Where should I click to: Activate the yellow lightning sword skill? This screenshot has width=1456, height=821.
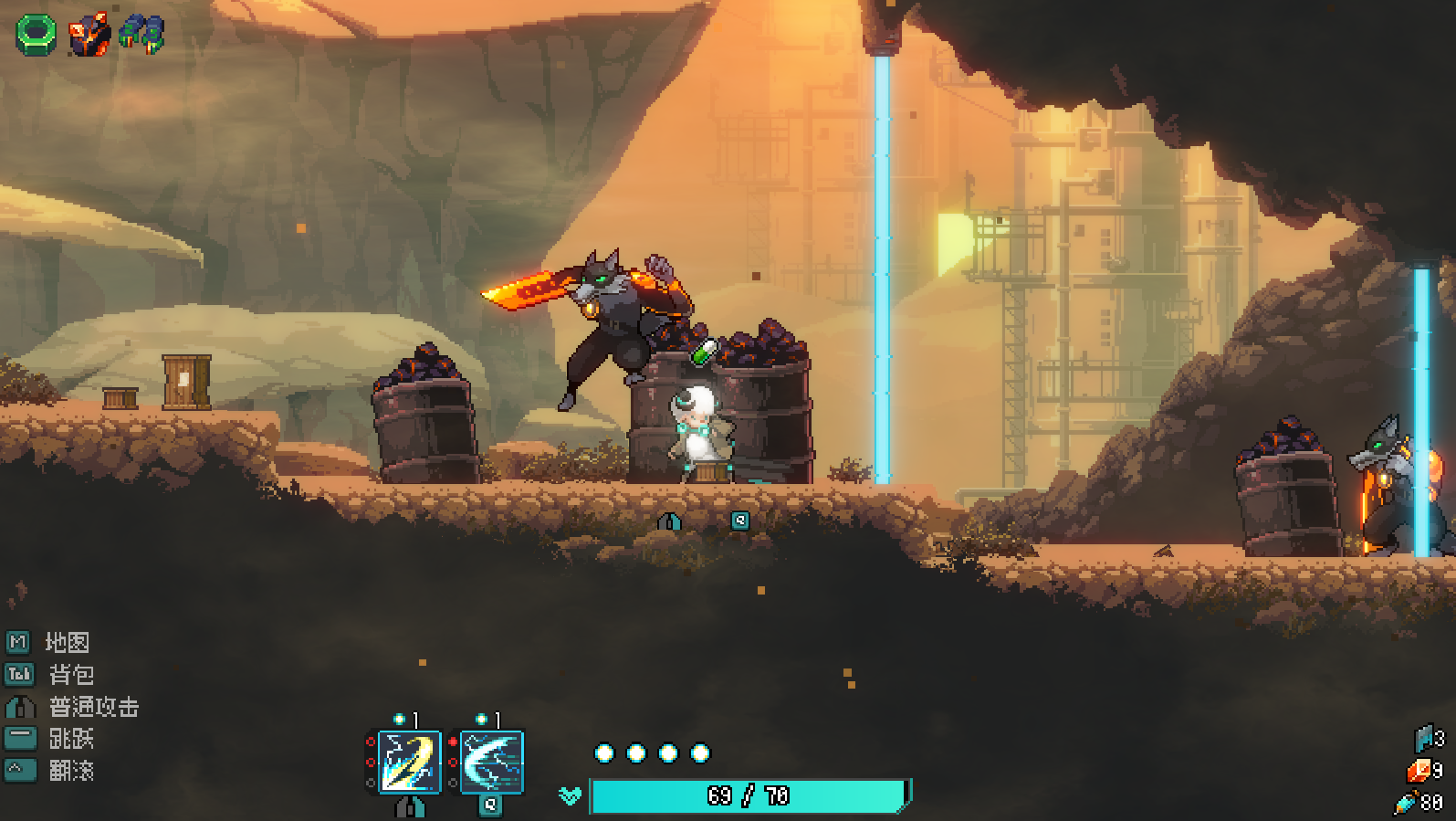(x=410, y=762)
